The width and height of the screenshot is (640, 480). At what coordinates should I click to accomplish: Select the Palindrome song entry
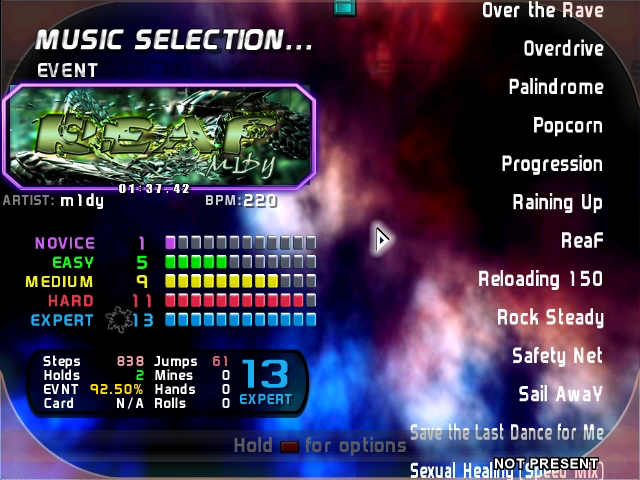pyautogui.click(x=555, y=87)
